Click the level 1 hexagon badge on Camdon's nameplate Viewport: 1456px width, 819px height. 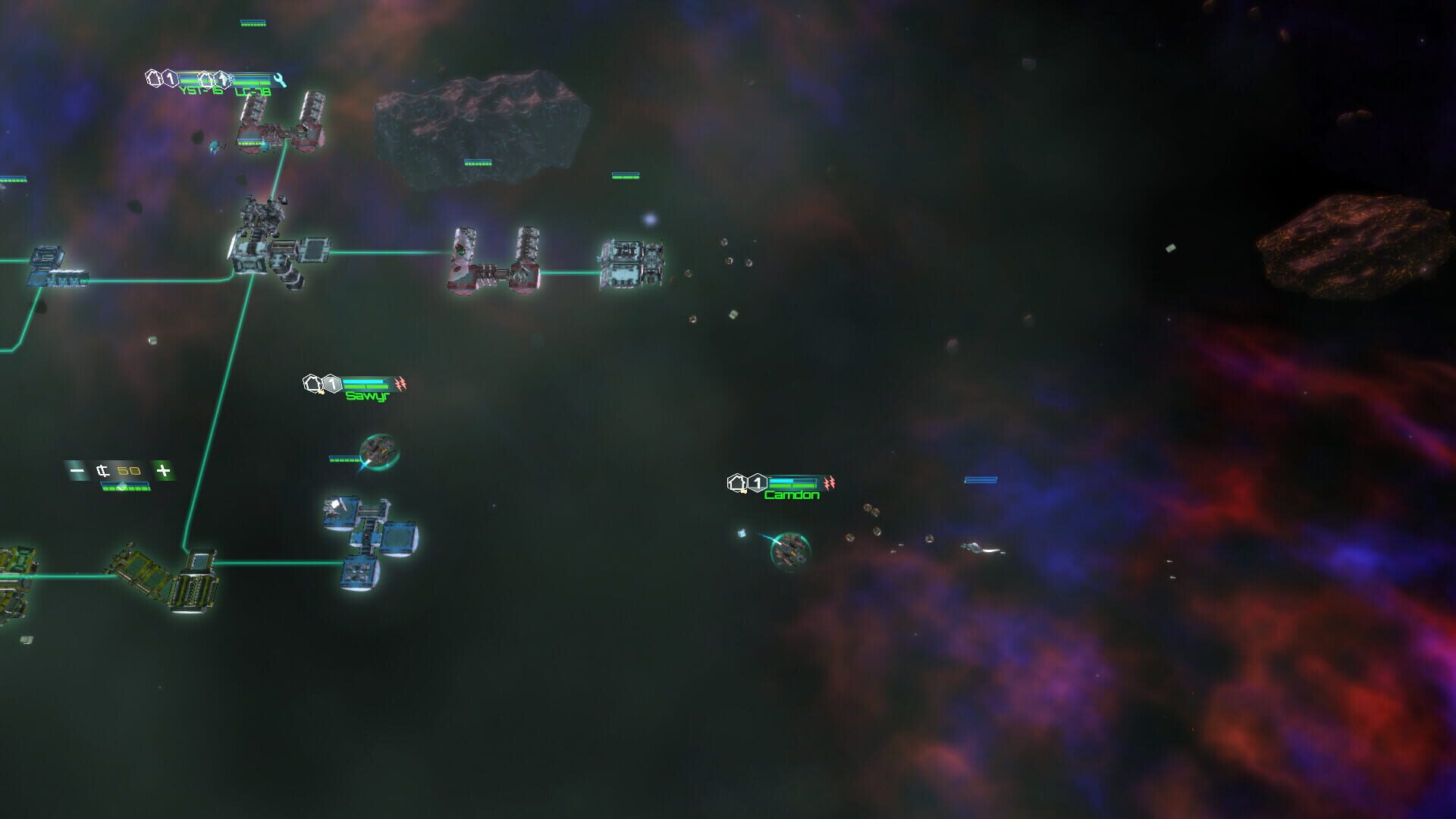(757, 481)
